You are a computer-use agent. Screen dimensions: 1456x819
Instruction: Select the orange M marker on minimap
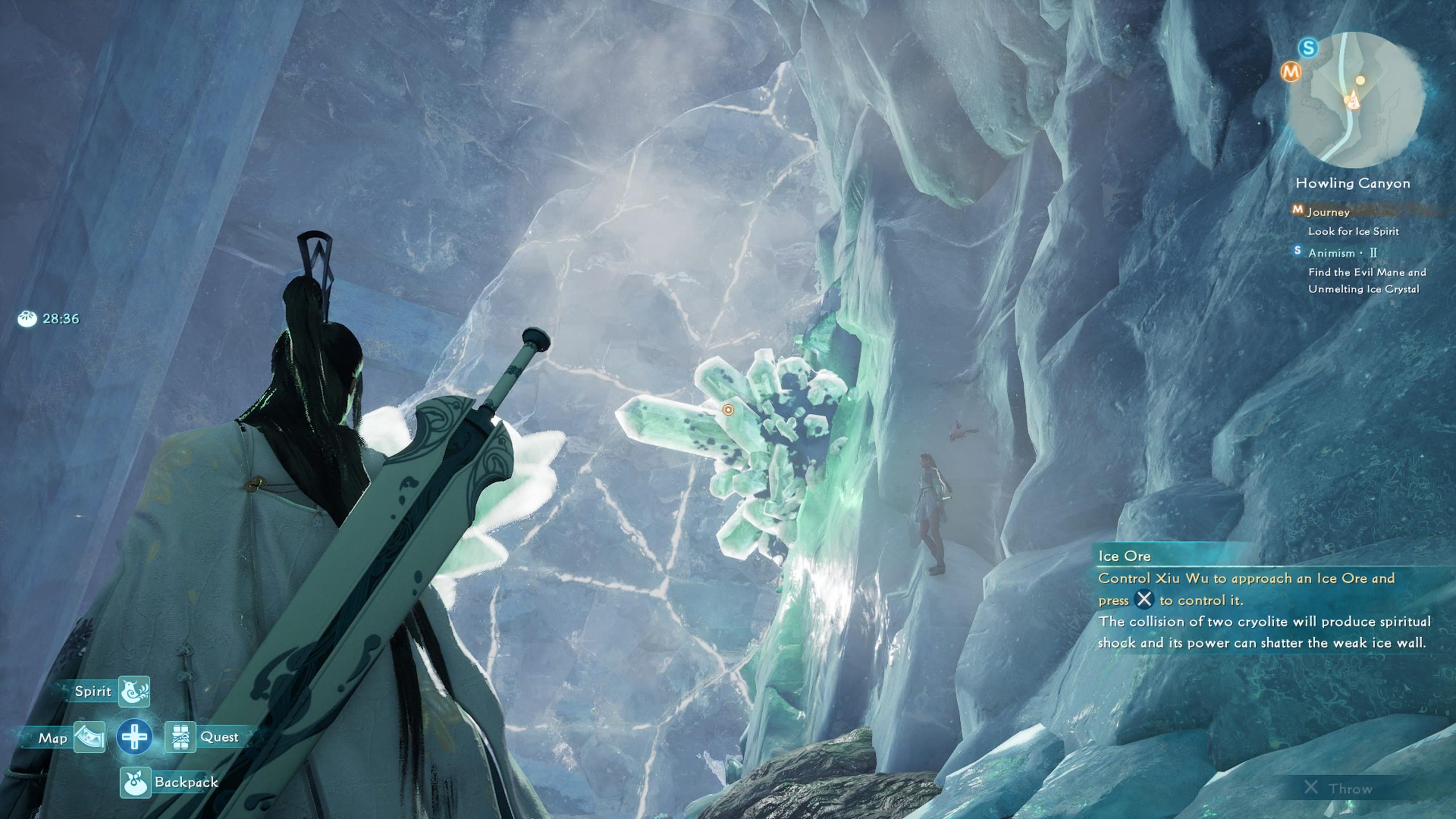coord(1291,72)
